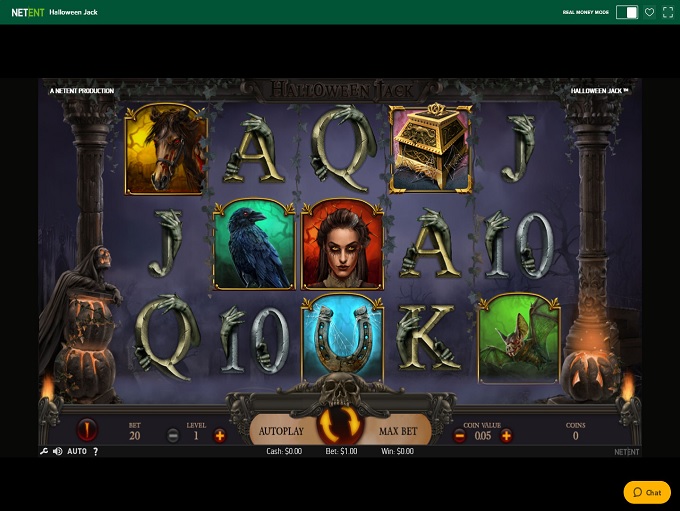This screenshot has width=680, height=511.
Task: Spin the reels with the center button
Action: (x=340, y=427)
